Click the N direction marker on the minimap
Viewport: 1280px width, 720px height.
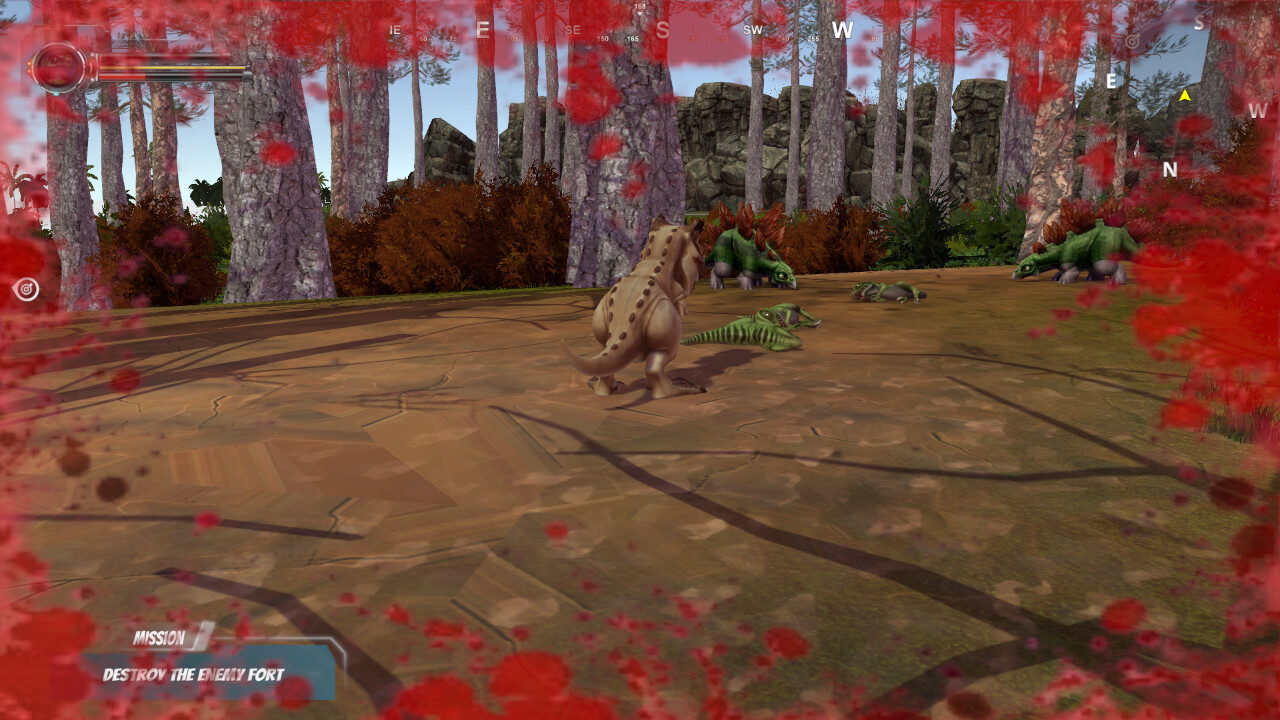point(1169,168)
